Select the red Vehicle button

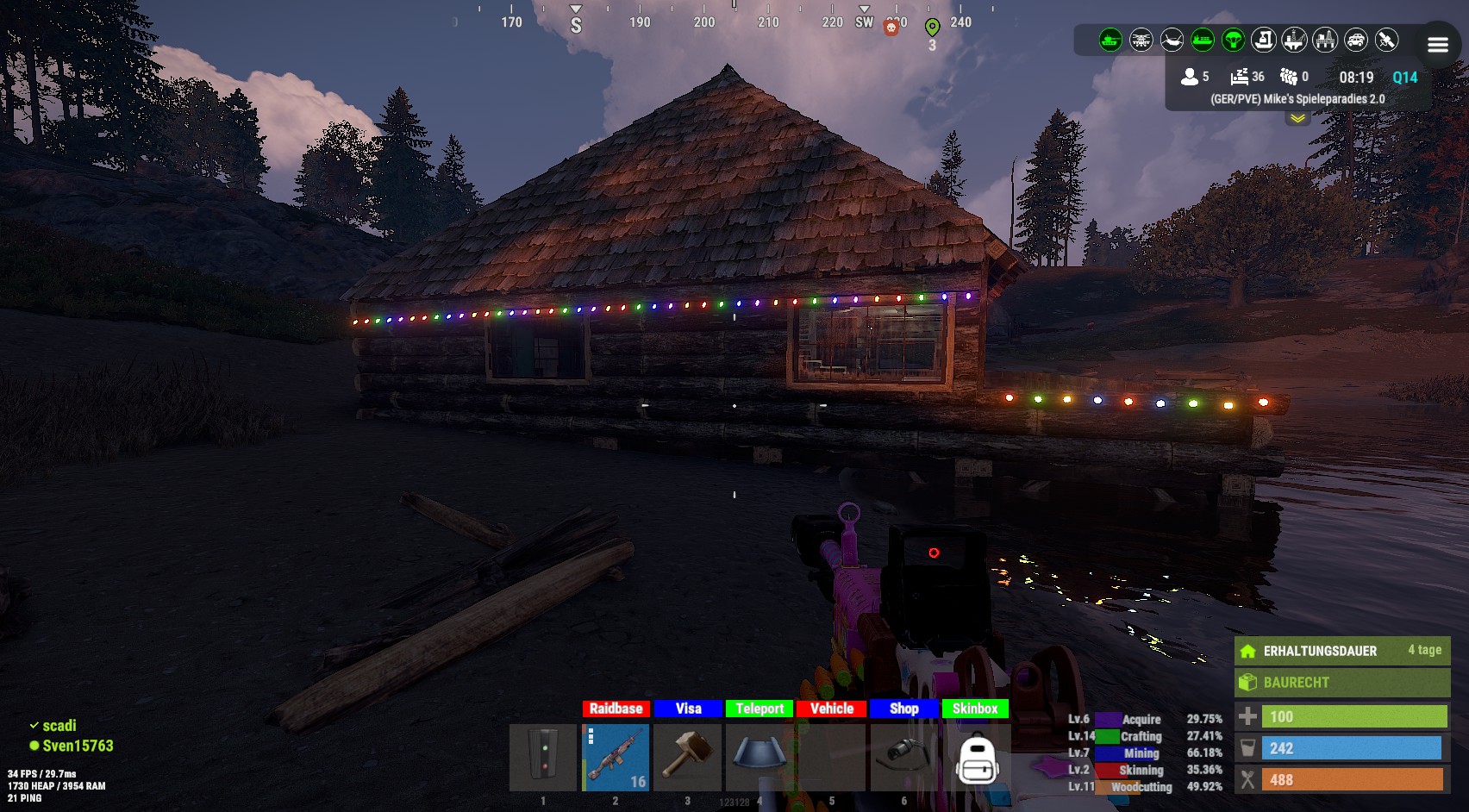pos(832,709)
